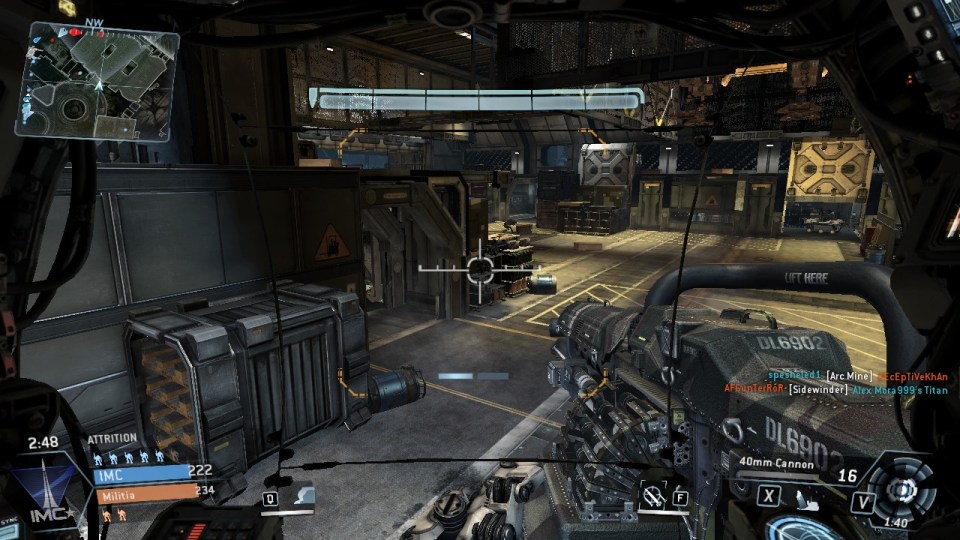This screenshot has width=960, height=540.
Task: Activate the tactical ability icon beside Q
Action: click(300, 498)
